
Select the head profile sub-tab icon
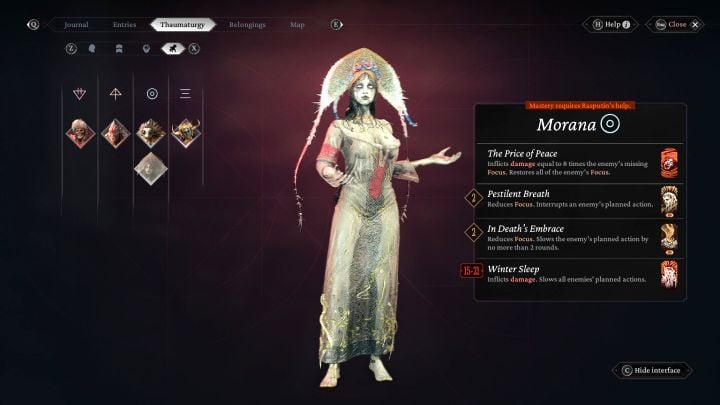[93, 47]
